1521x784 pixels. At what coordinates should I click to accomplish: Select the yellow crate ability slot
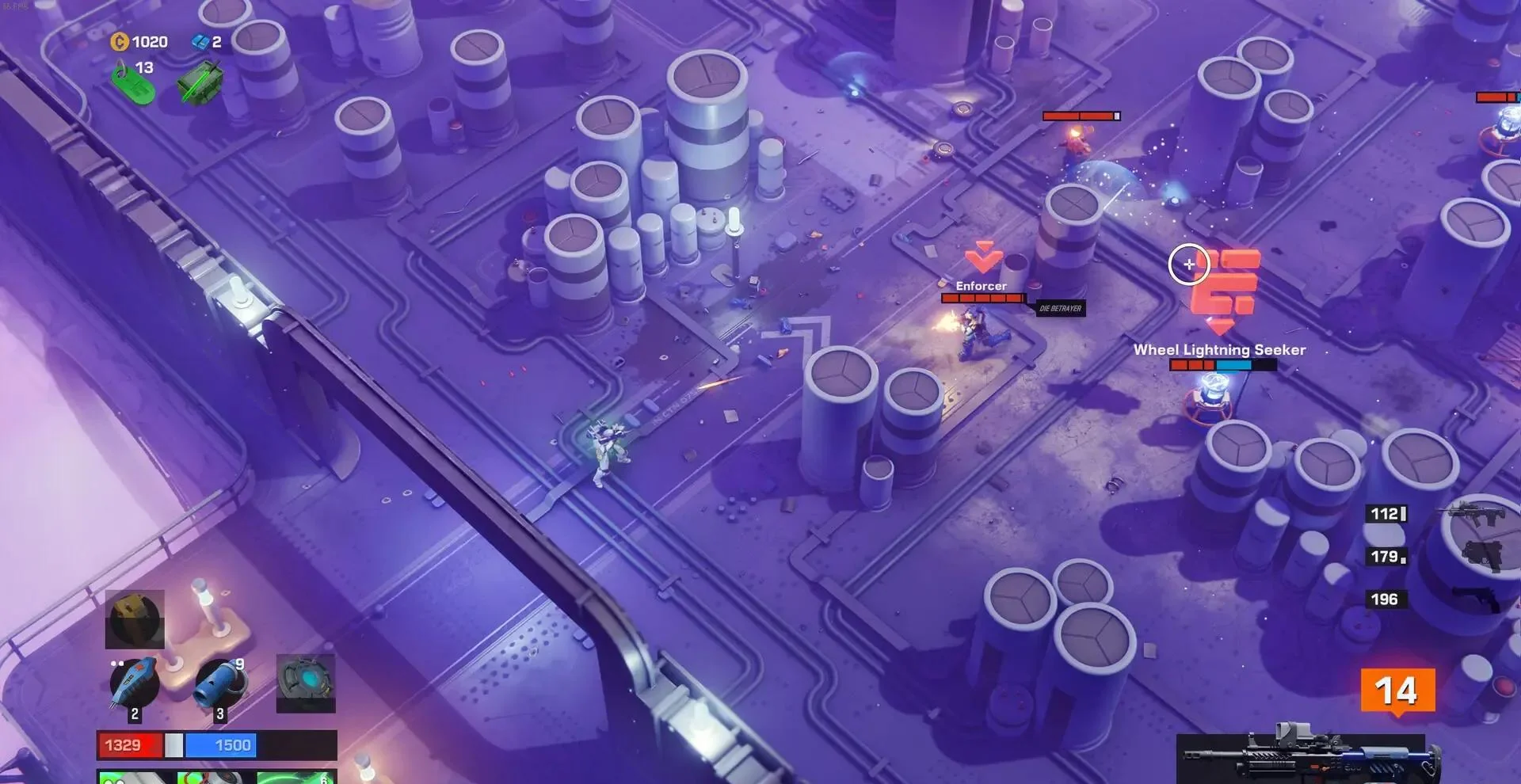pyautogui.click(x=135, y=618)
